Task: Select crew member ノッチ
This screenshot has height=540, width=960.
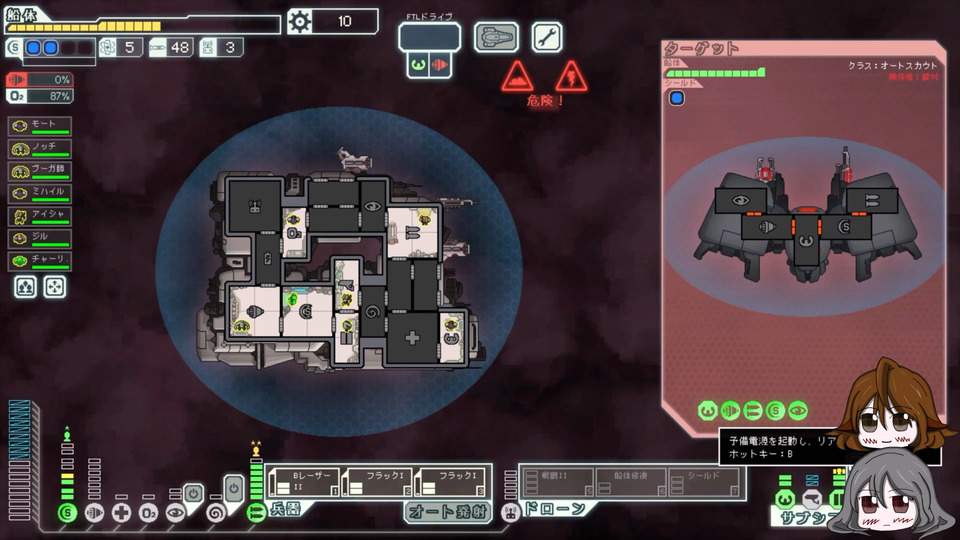Action: [40, 148]
